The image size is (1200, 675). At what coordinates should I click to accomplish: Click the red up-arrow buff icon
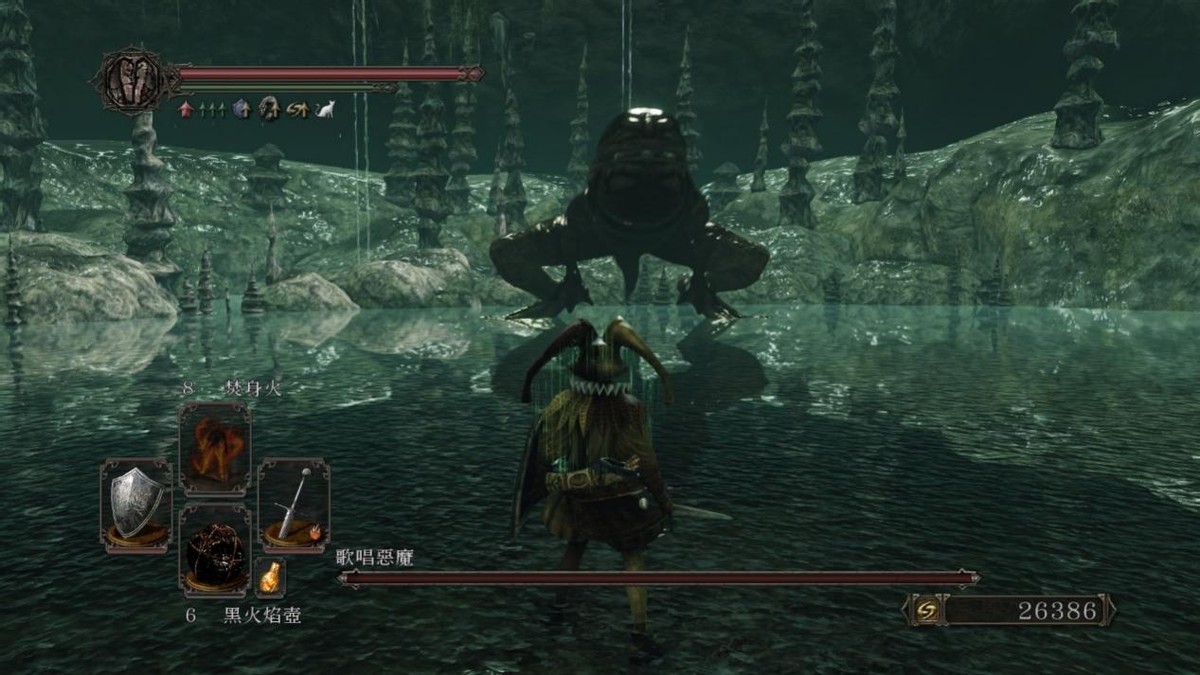185,110
